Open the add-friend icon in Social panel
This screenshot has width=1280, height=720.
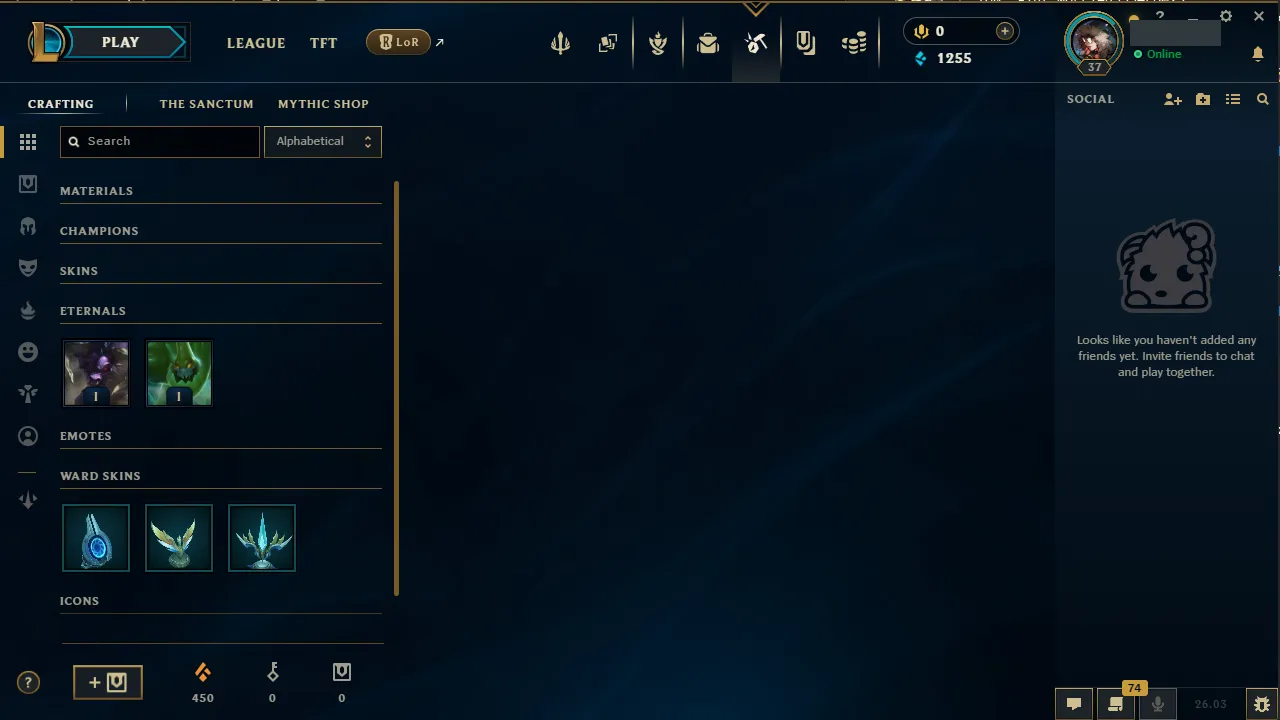point(1173,99)
